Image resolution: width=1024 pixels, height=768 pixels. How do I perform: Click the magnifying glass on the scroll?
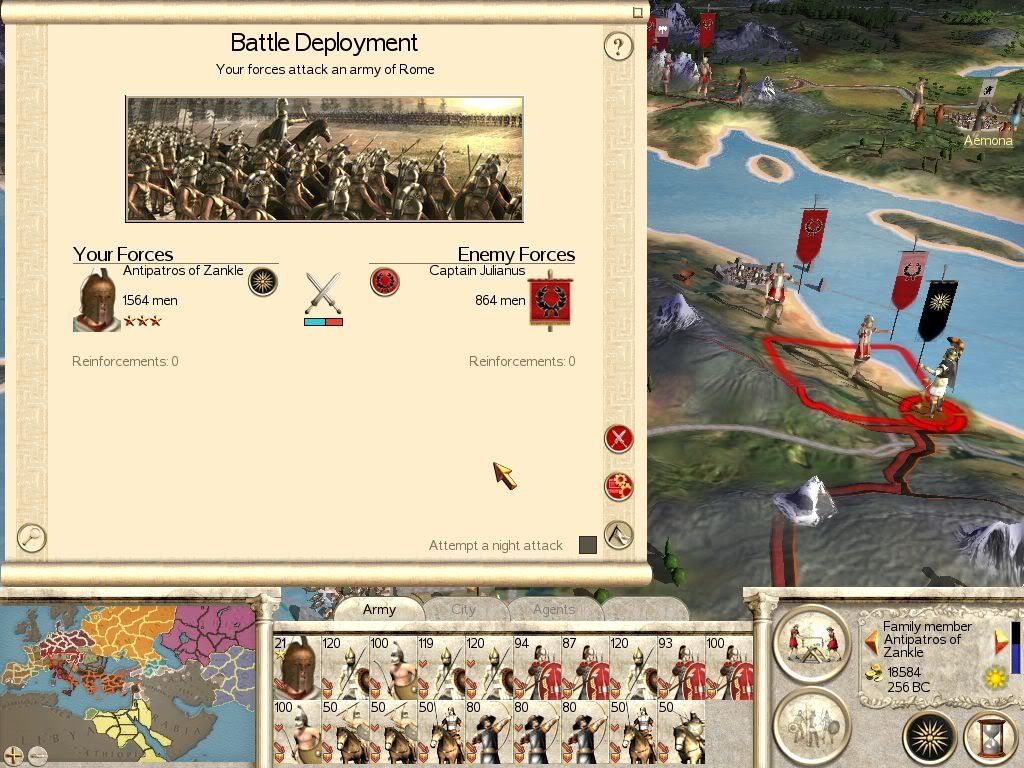point(32,538)
